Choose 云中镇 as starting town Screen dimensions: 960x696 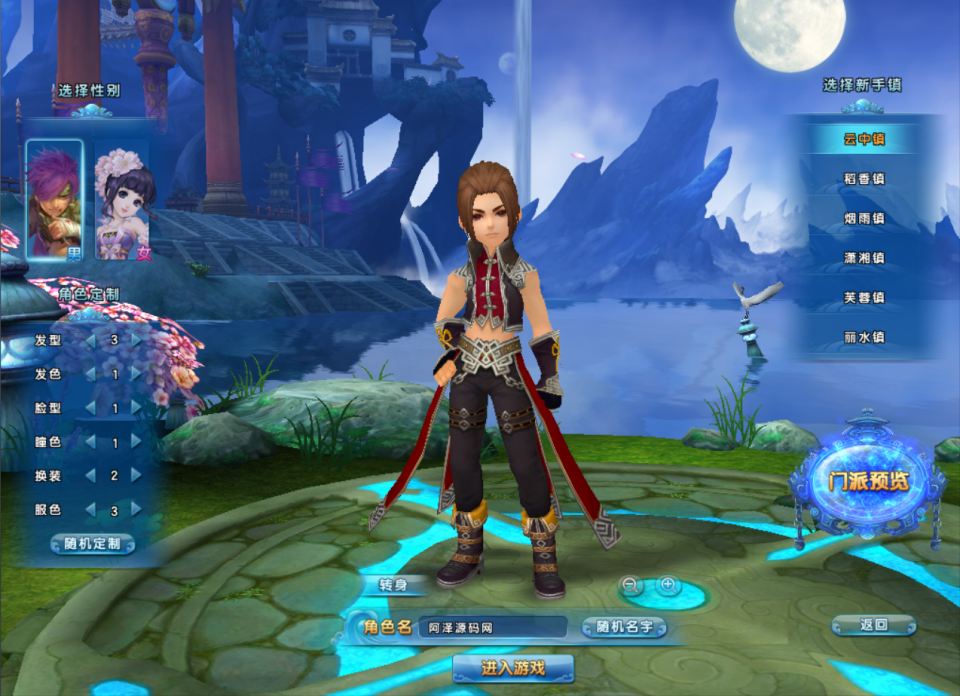(864, 140)
